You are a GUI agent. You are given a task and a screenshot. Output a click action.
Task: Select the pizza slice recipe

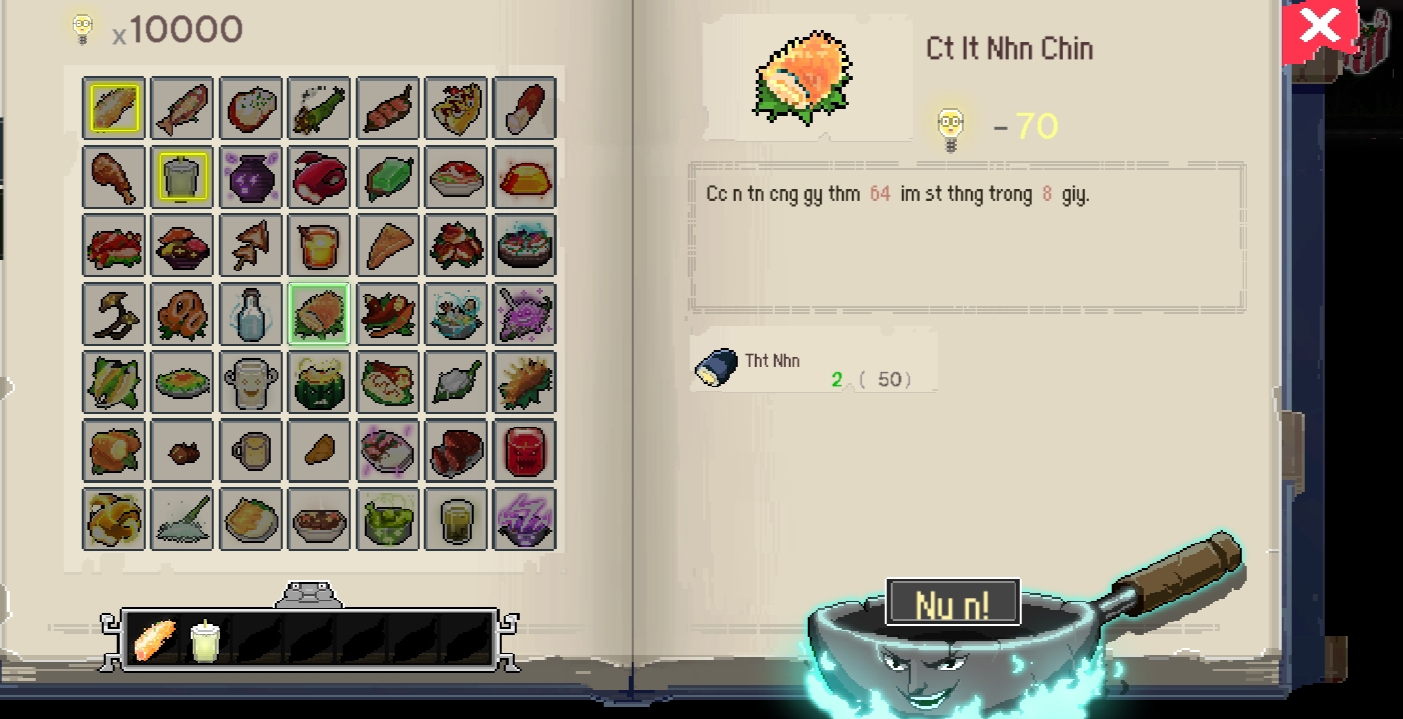pyautogui.click(x=456, y=108)
